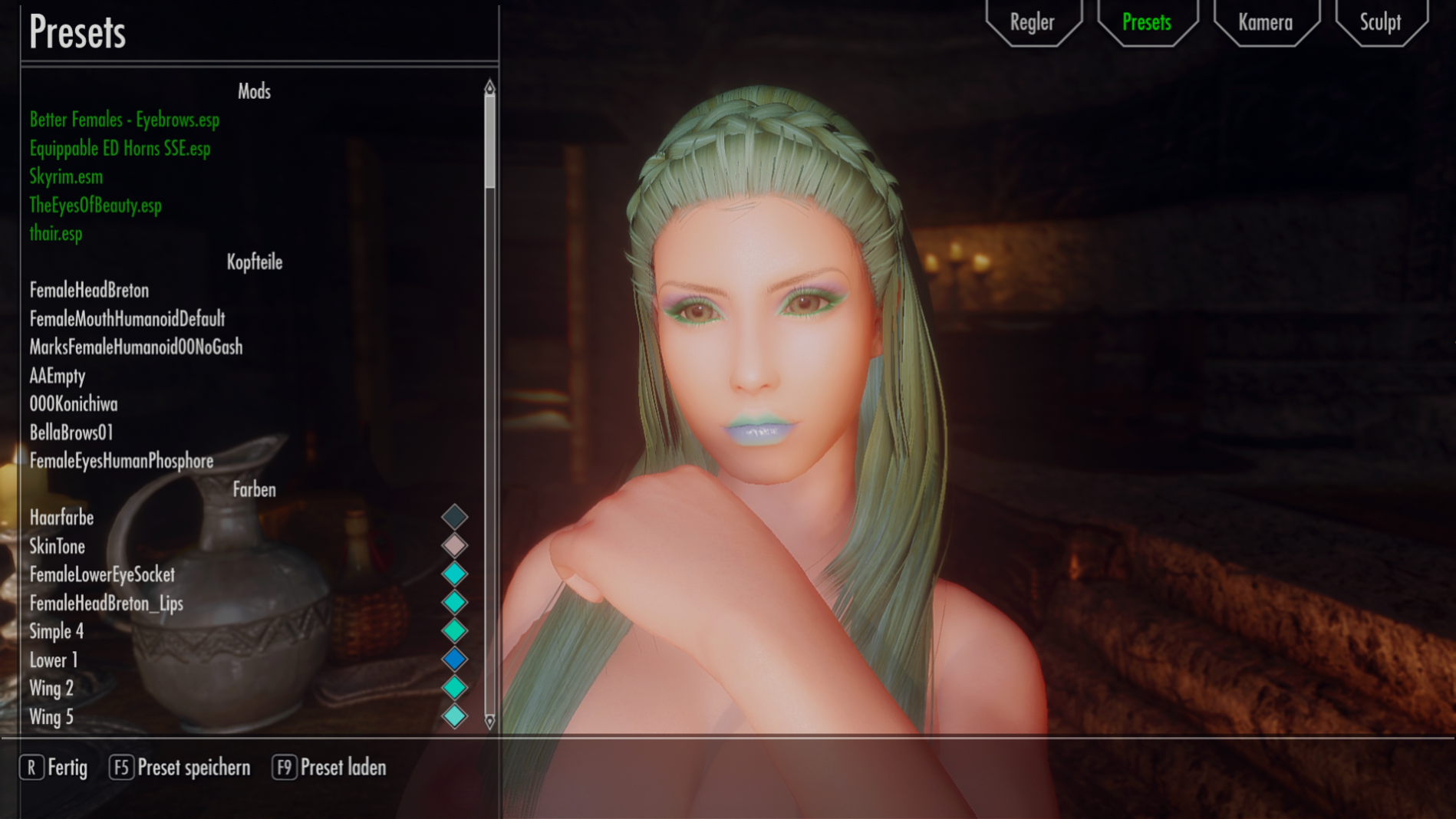The image size is (1456, 819).
Task: Select Better Females - Eyebrows.esp mod entry
Action: click(124, 120)
